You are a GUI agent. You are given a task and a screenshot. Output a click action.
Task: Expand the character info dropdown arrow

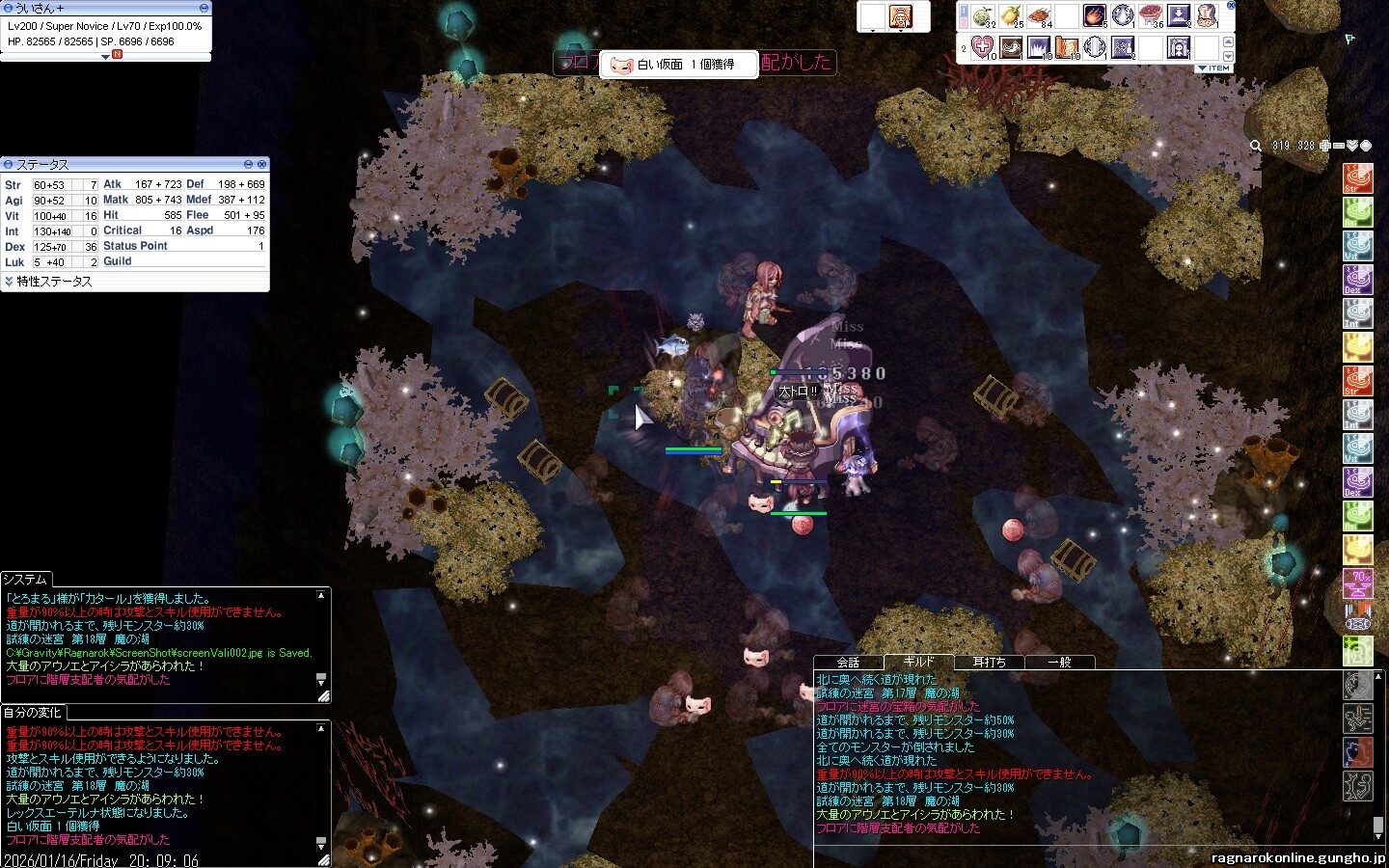(x=106, y=57)
